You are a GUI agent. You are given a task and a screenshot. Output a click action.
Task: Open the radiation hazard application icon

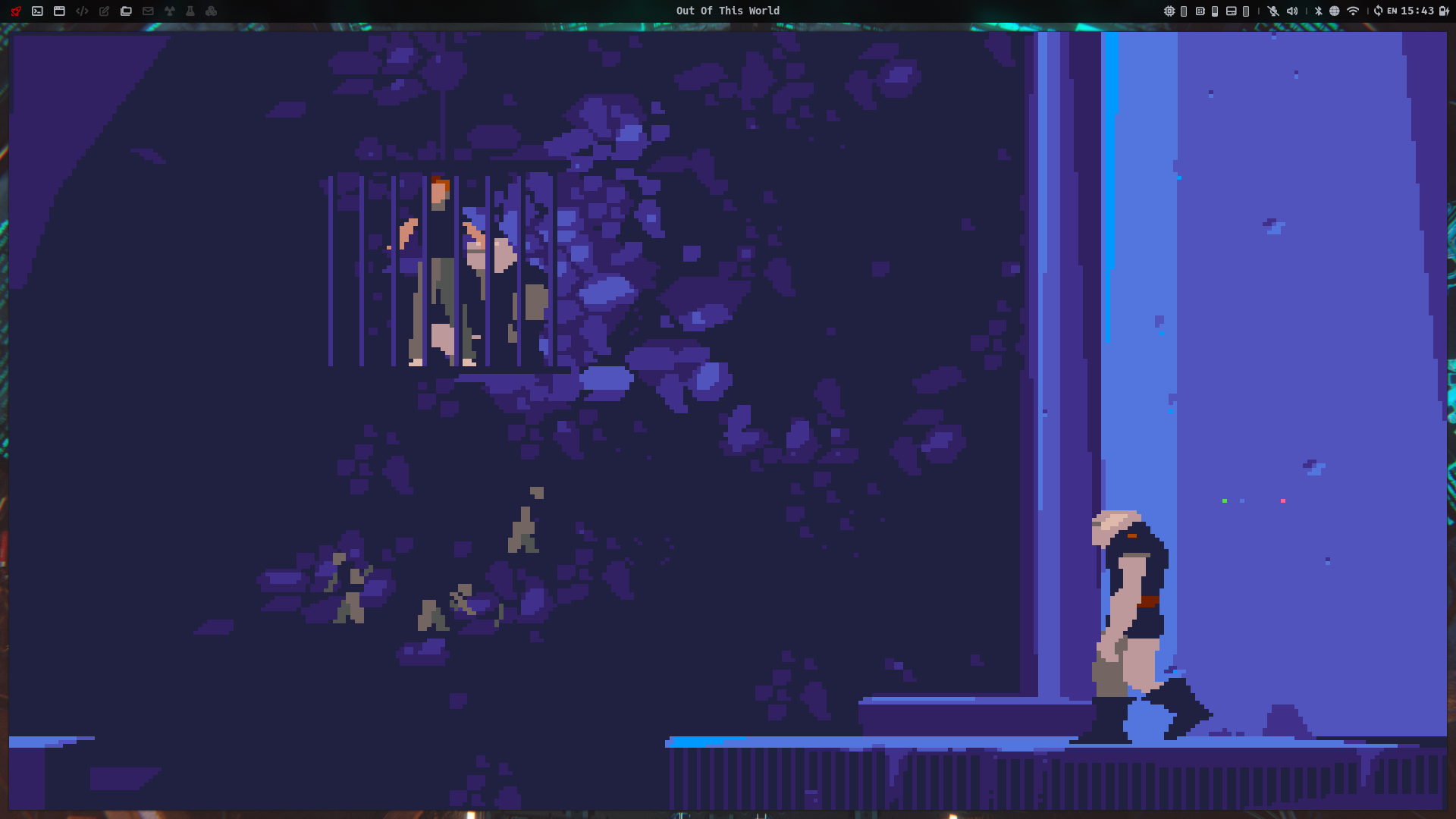pos(168,11)
